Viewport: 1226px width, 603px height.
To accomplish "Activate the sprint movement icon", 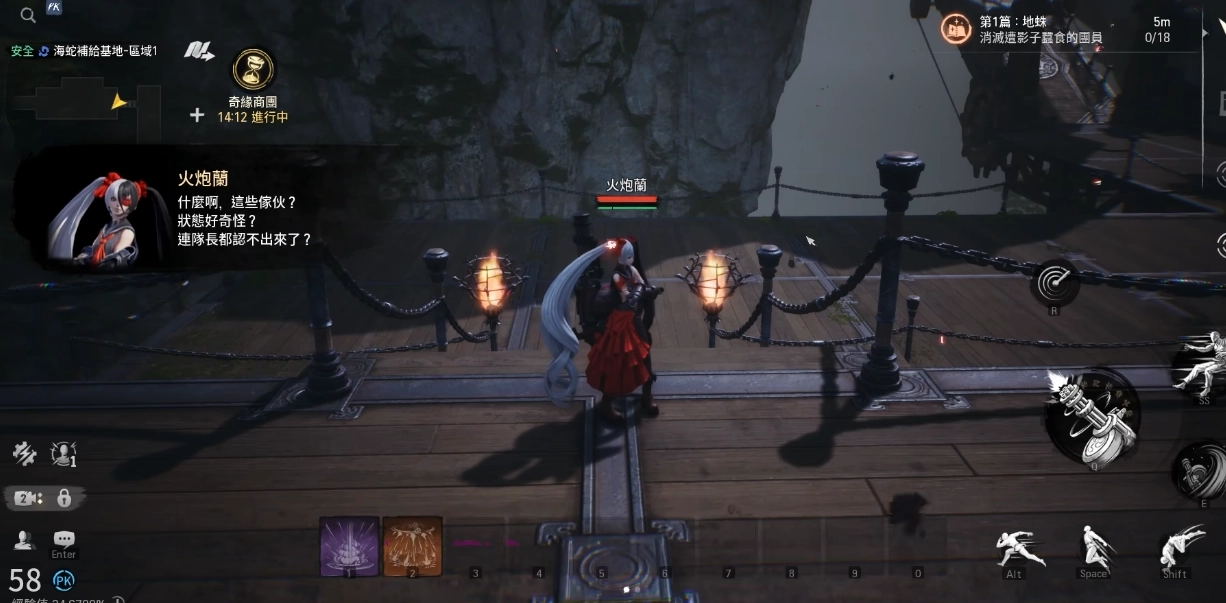I will (x=1021, y=549).
